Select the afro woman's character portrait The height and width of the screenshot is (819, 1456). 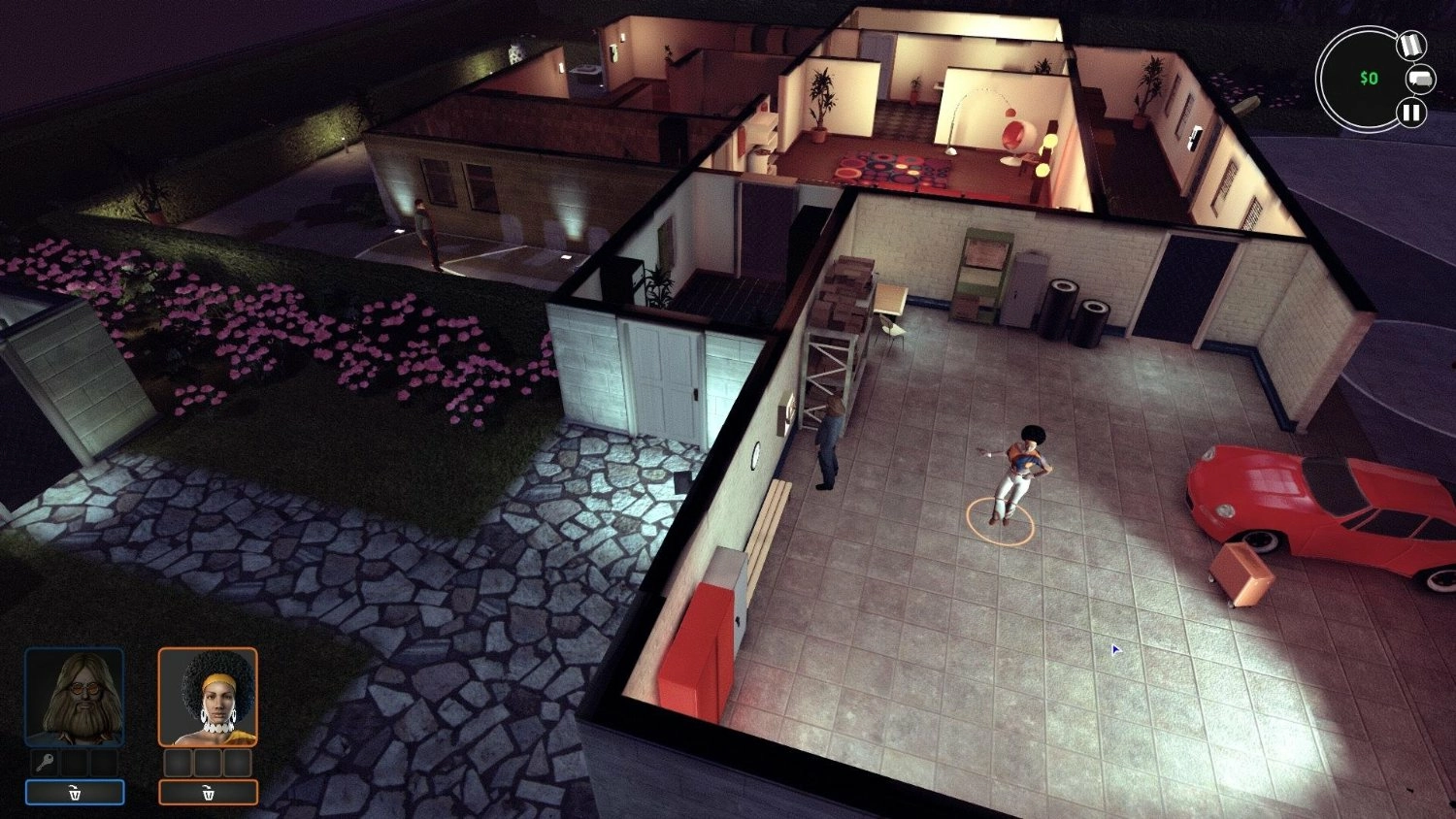click(x=208, y=697)
